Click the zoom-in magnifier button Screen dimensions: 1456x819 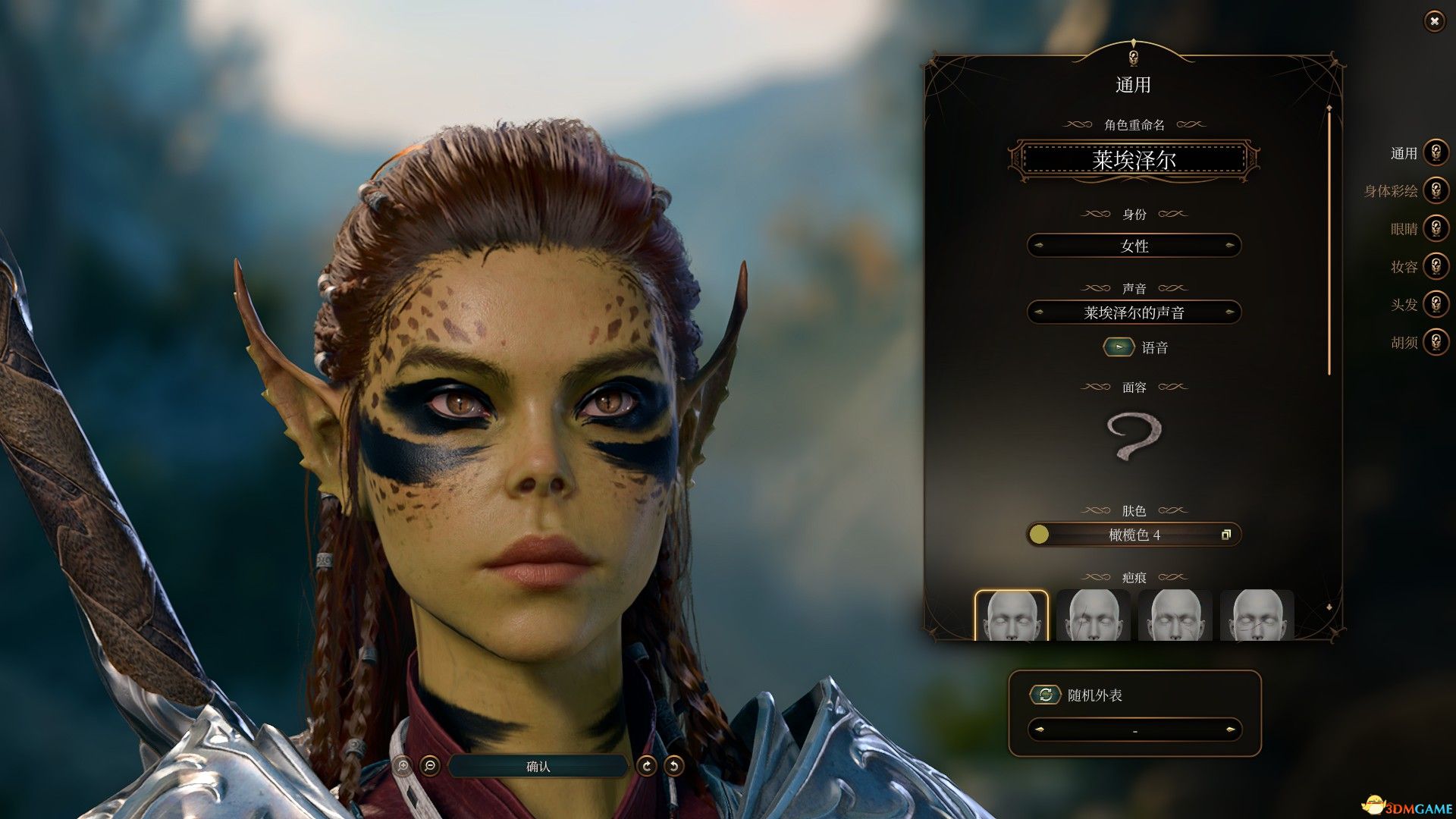403,766
